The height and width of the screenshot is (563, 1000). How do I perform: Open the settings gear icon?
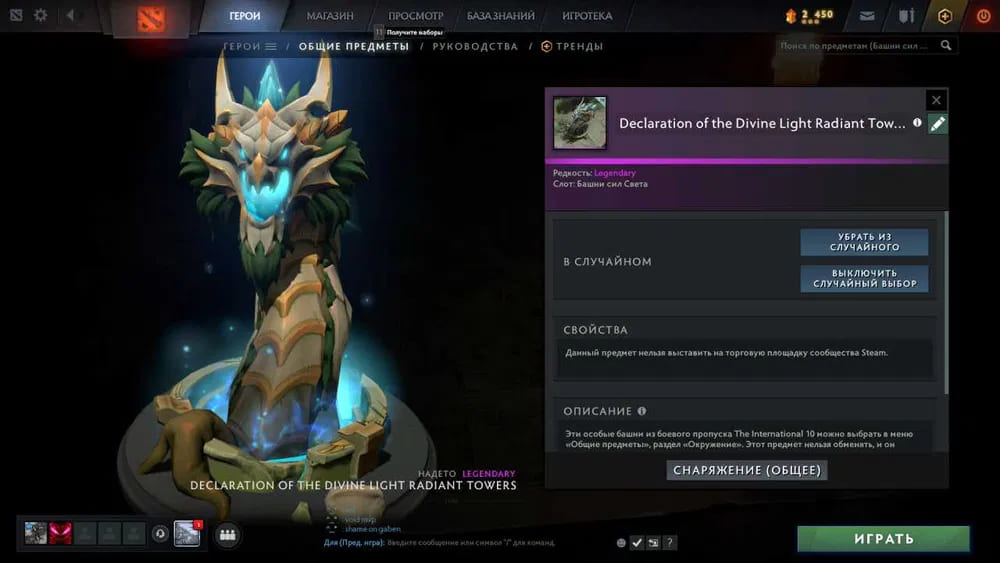[x=41, y=16]
